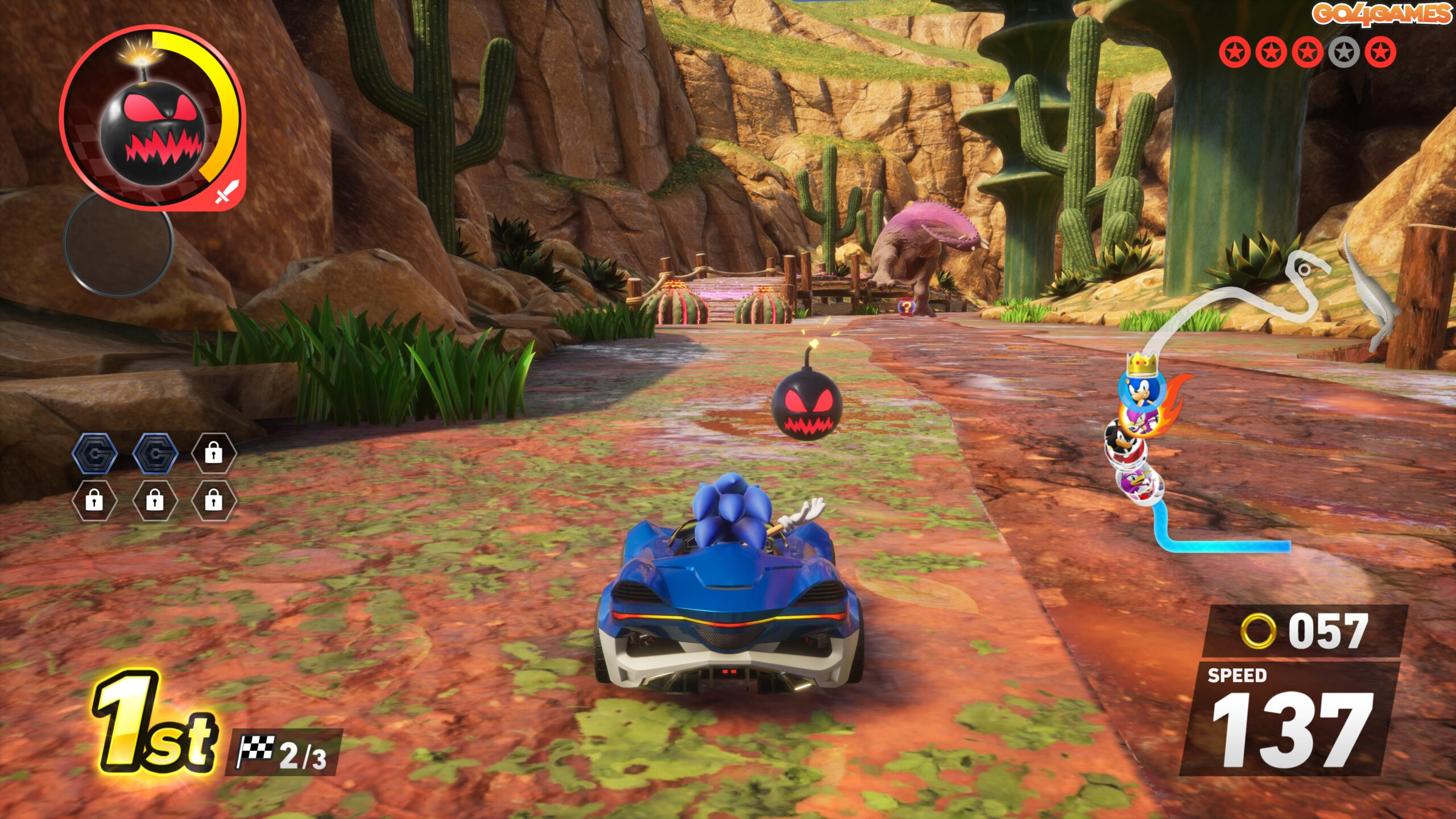This screenshot has width=1456, height=819.
Task: Open the GO4GAMES watermark logo
Action: point(1381,14)
